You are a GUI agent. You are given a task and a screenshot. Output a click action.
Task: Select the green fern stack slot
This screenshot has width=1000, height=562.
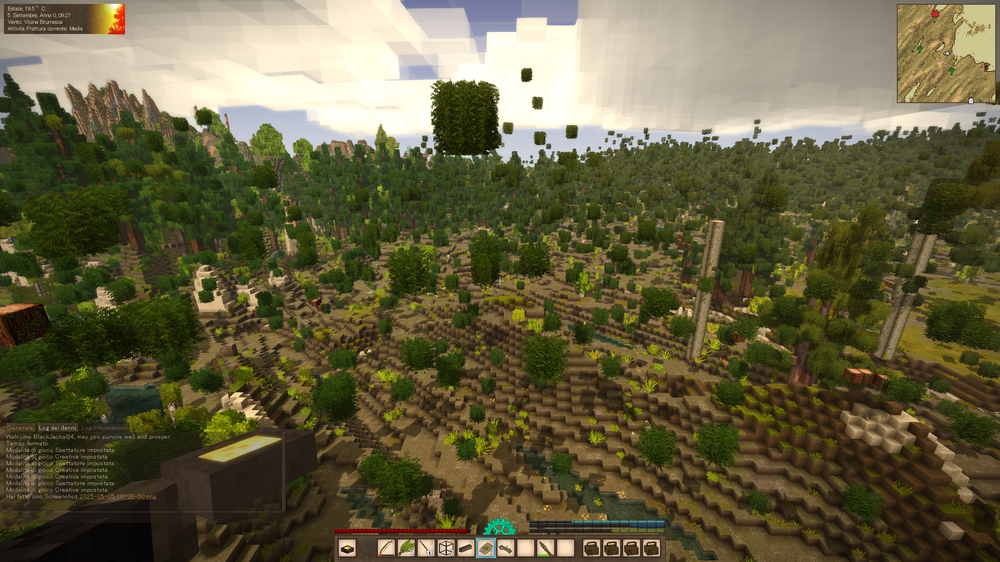coord(406,548)
